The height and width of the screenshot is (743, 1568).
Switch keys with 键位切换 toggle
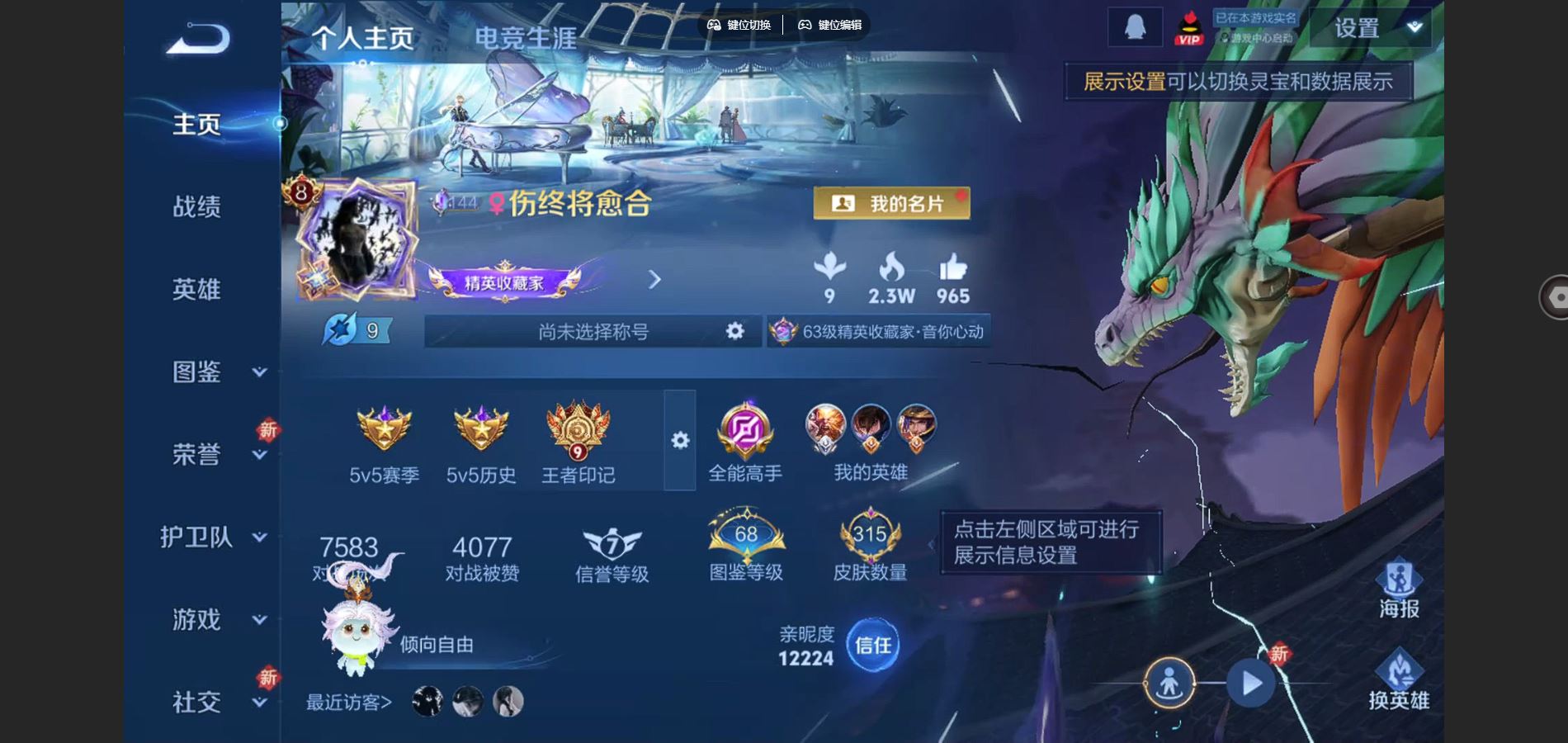tap(740, 26)
